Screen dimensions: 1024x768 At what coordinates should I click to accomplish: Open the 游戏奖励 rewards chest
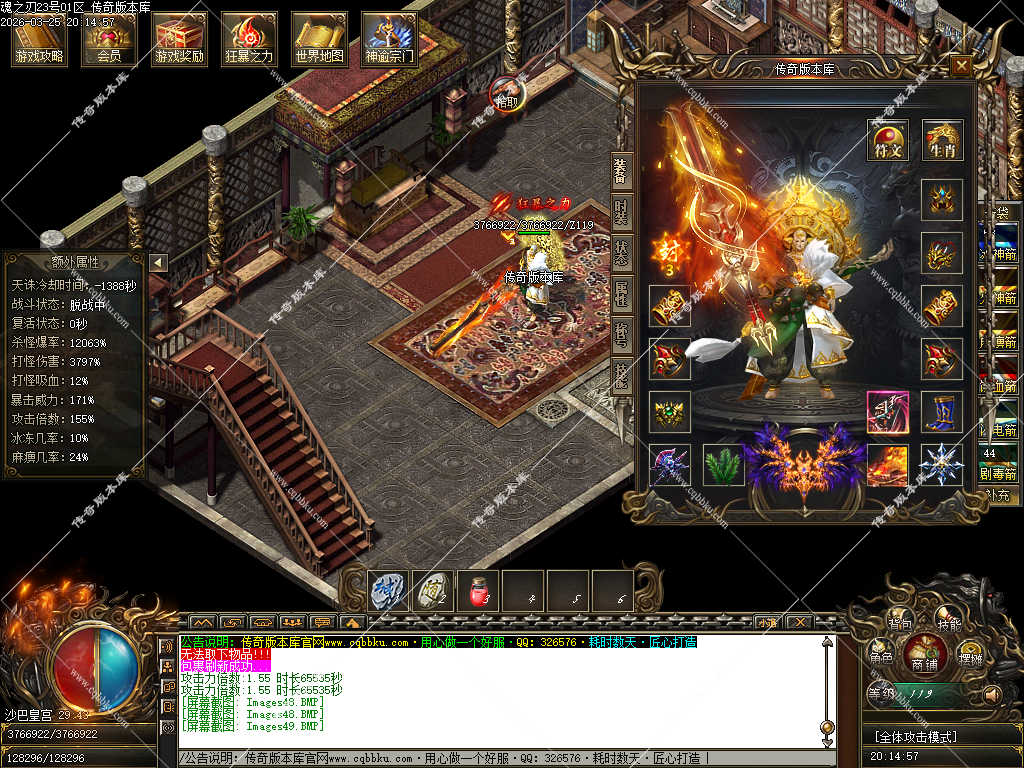point(179,39)
